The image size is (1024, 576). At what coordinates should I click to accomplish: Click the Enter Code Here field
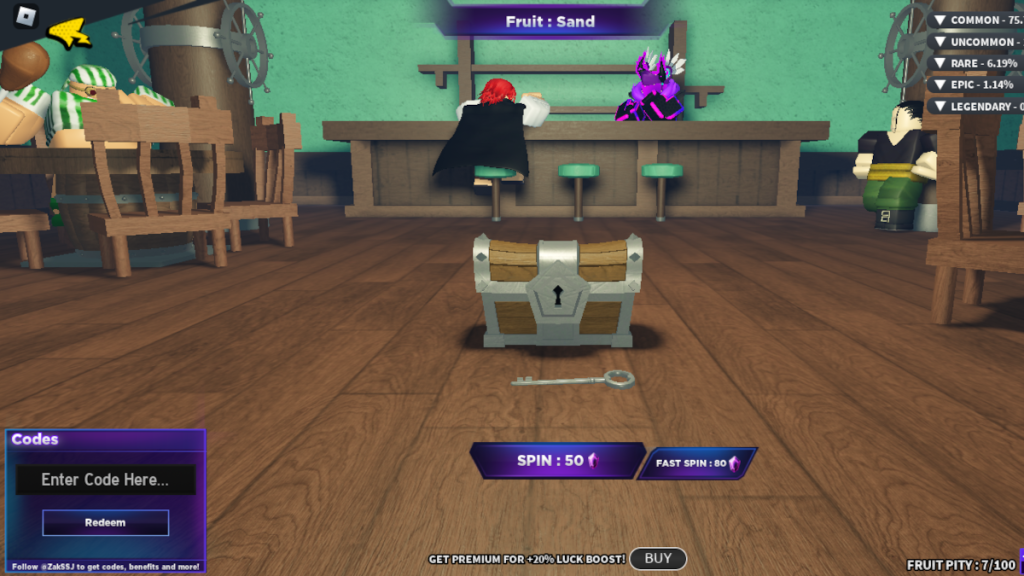pyautogui.click(x=105, y=480)
